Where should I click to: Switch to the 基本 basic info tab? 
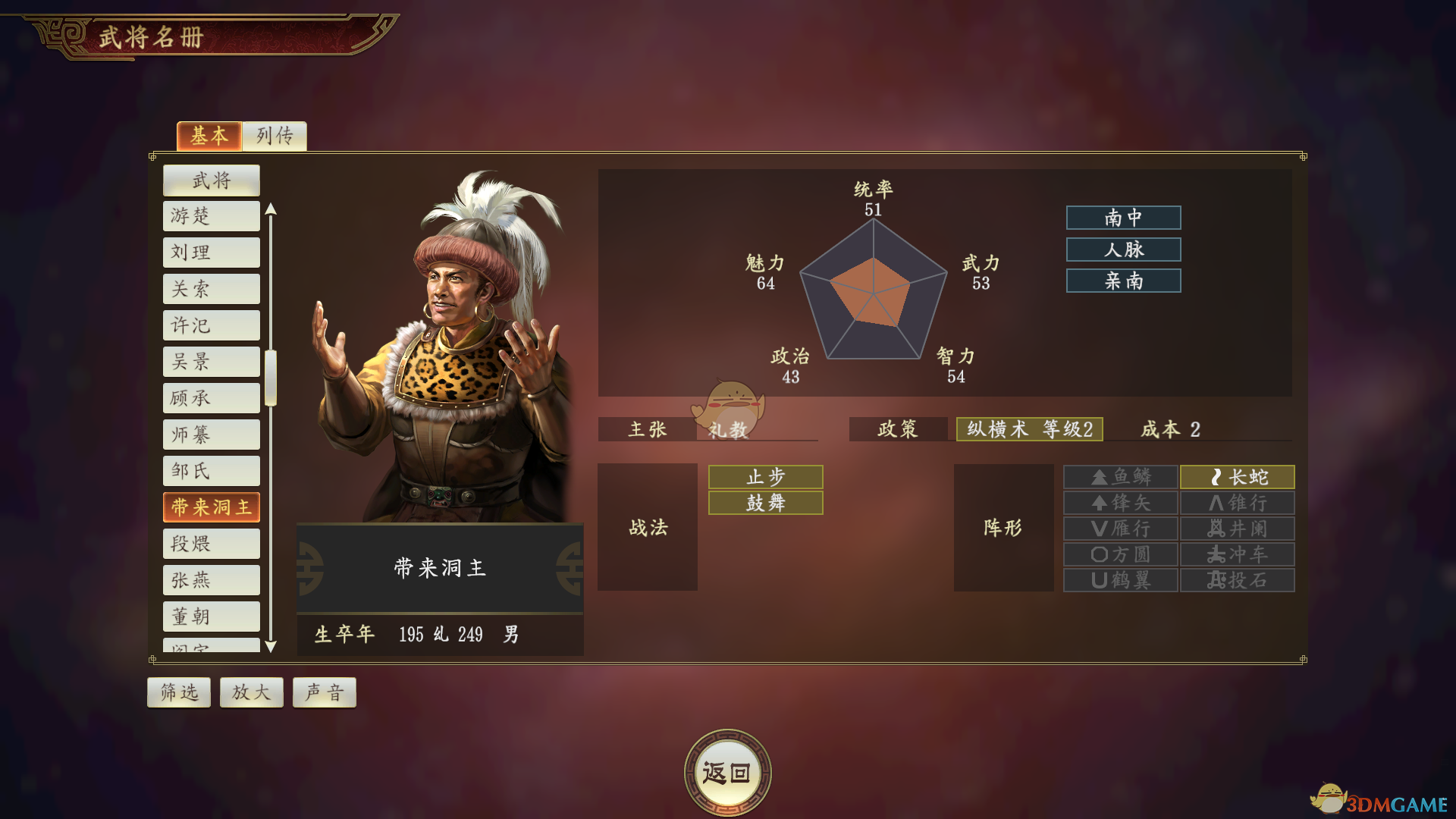tap(209, 136)
